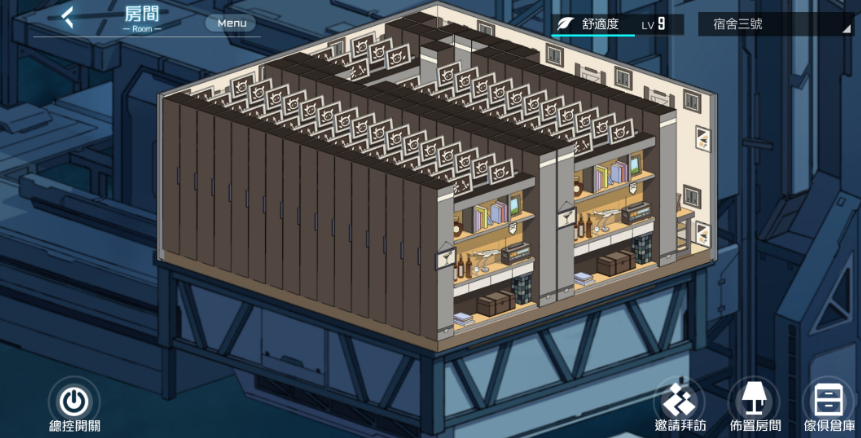
Task: Open the Menu button
Action: point(231,23)
